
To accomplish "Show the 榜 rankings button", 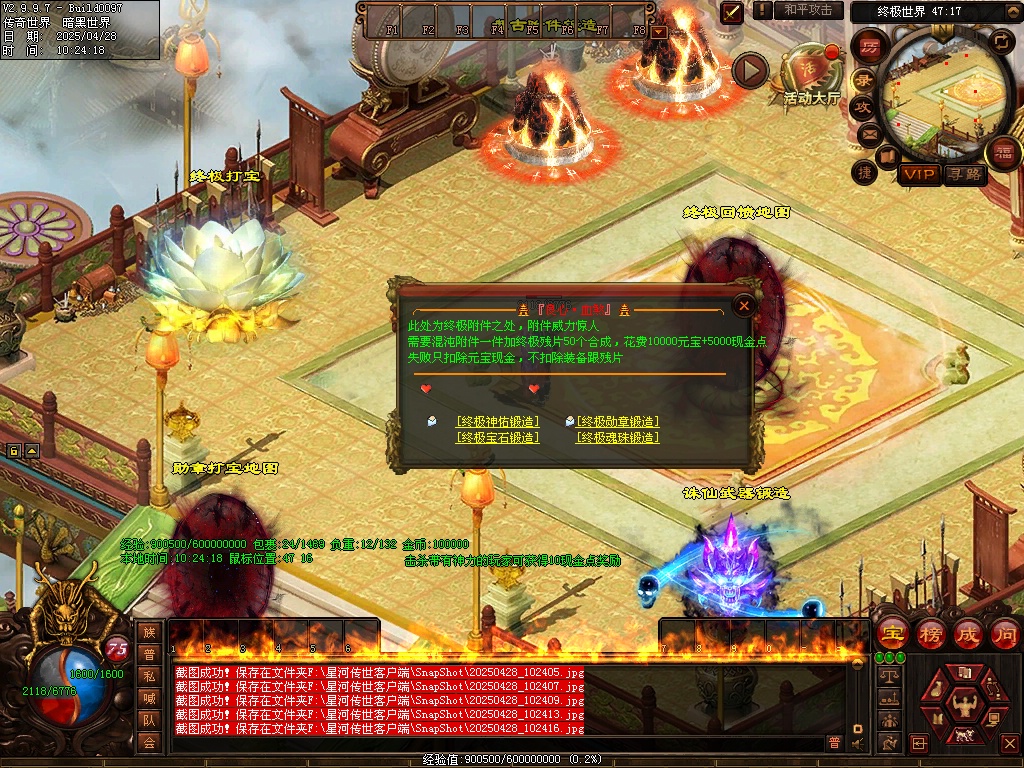I will [x=930, y=634].
